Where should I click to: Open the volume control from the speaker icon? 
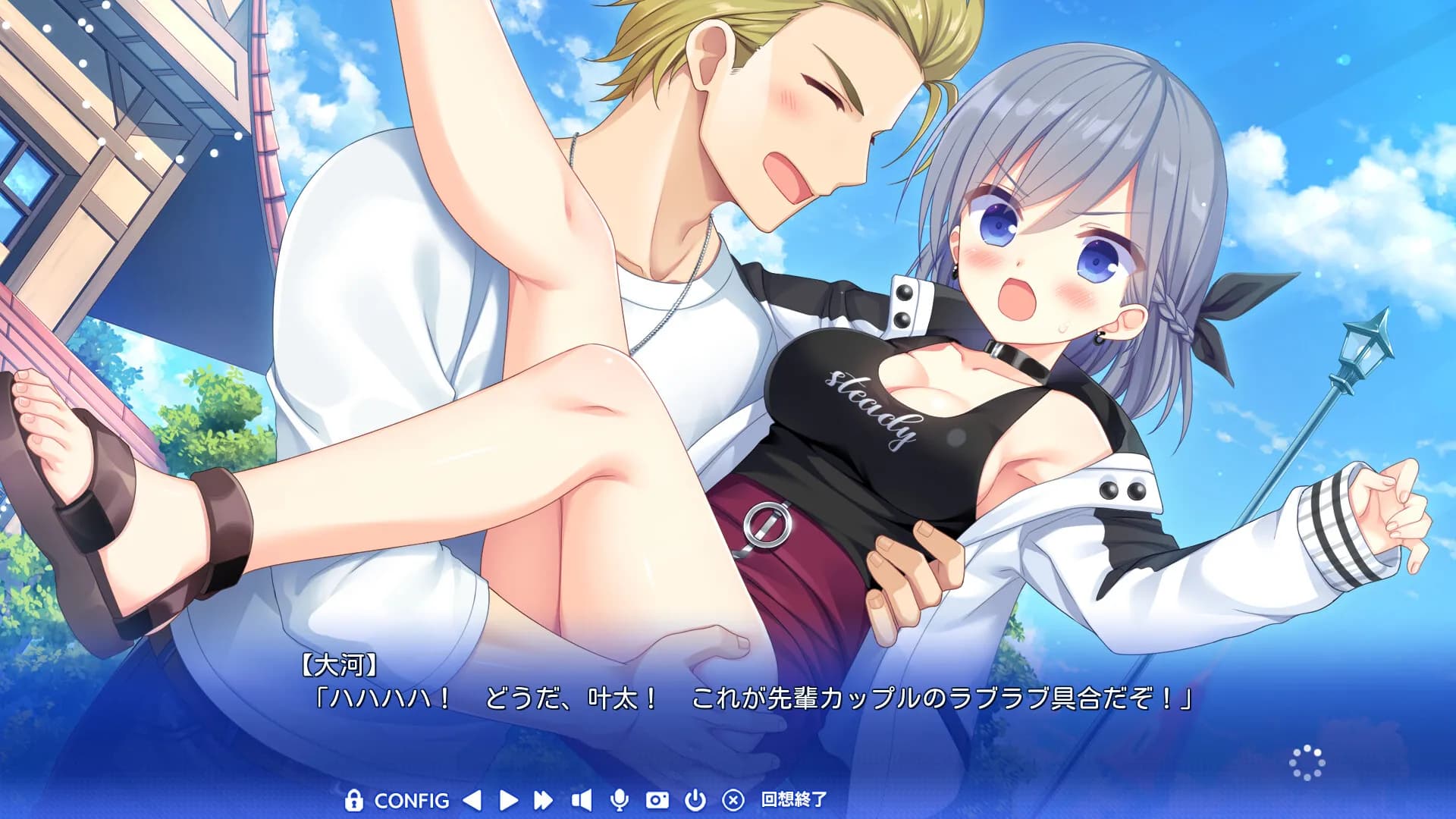click(x=582, y=800)
